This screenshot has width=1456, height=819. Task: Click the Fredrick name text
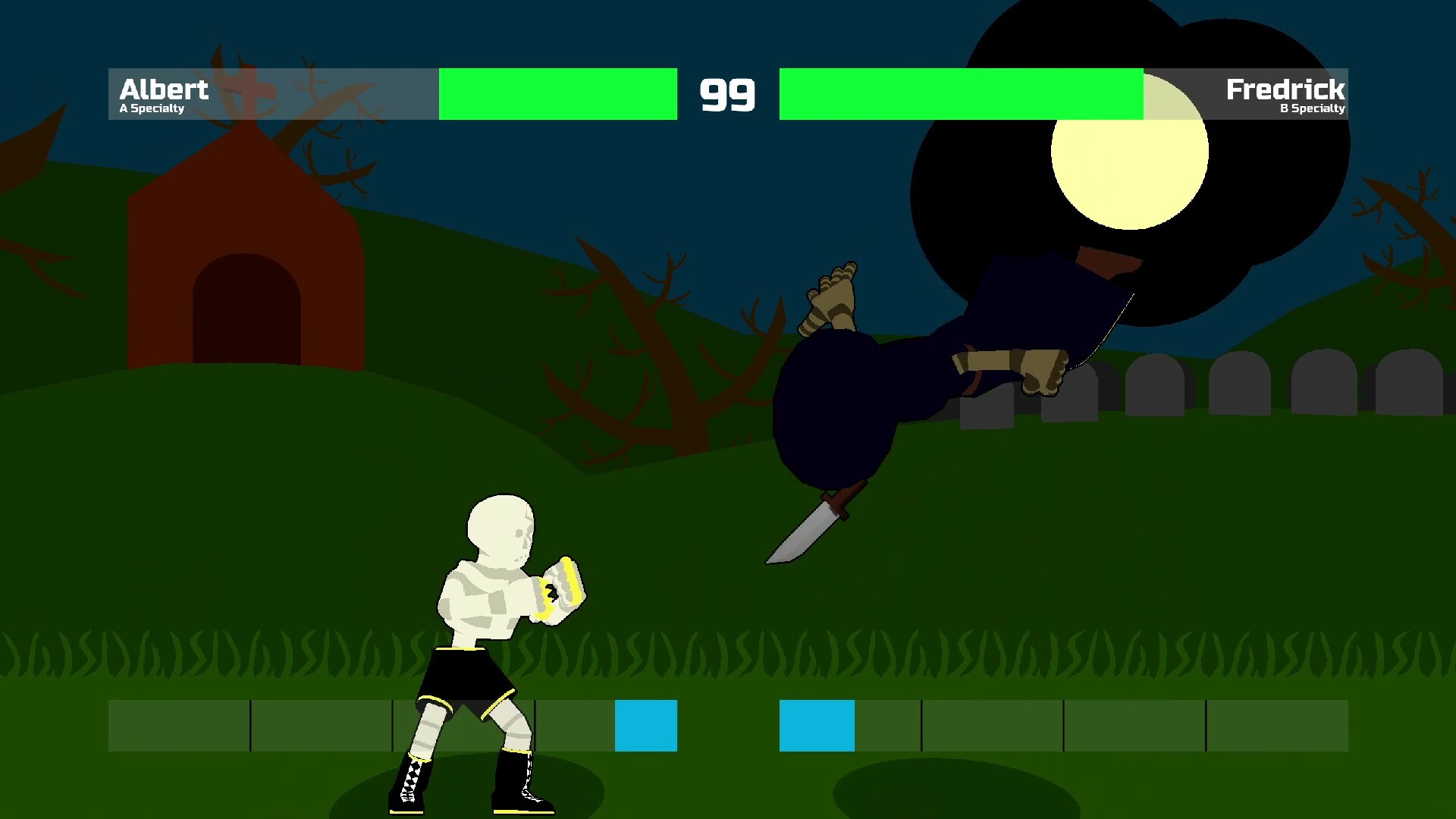coord(1287,89)
